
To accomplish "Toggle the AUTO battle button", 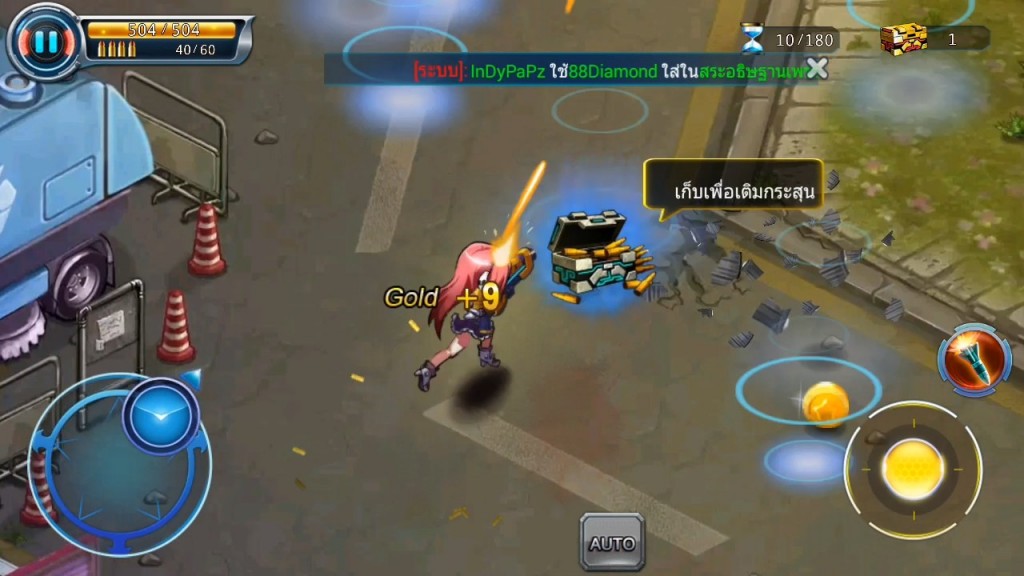I will click(612, 543).
